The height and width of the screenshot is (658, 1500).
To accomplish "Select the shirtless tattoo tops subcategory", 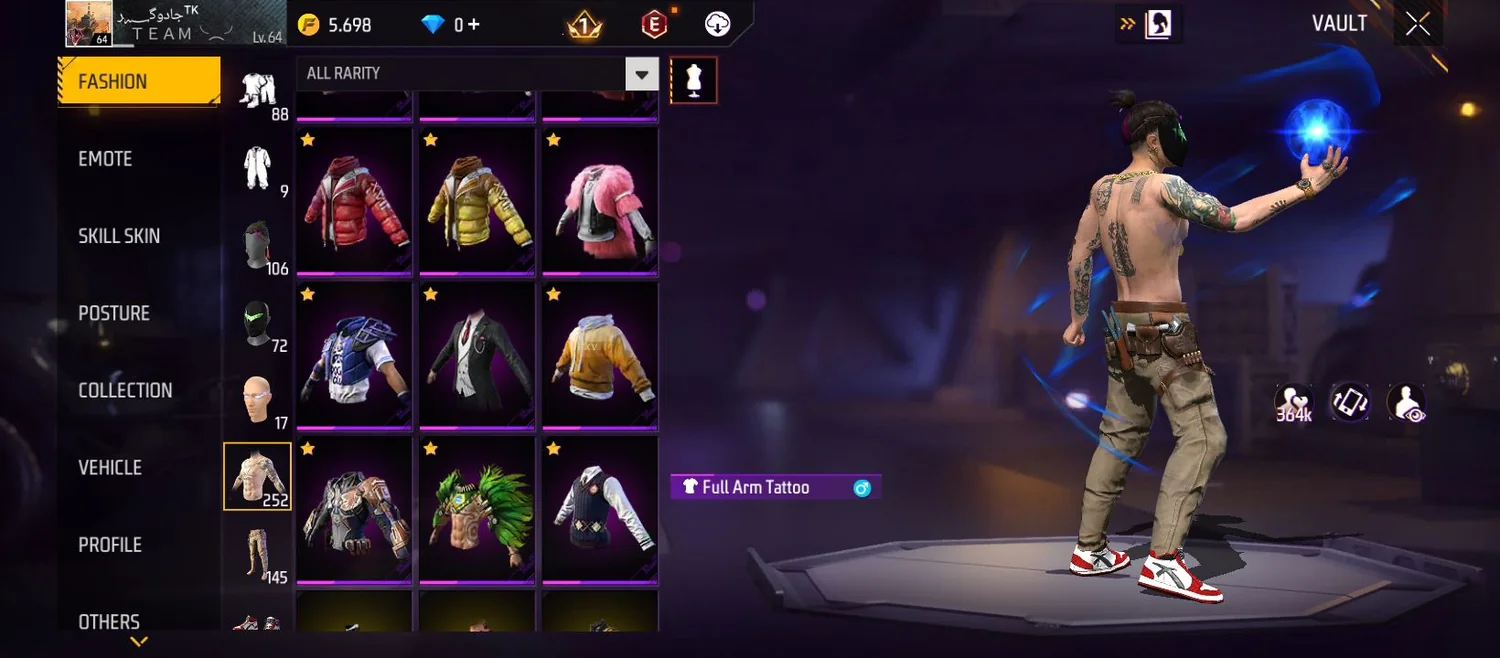I will (x=257, y=476).
